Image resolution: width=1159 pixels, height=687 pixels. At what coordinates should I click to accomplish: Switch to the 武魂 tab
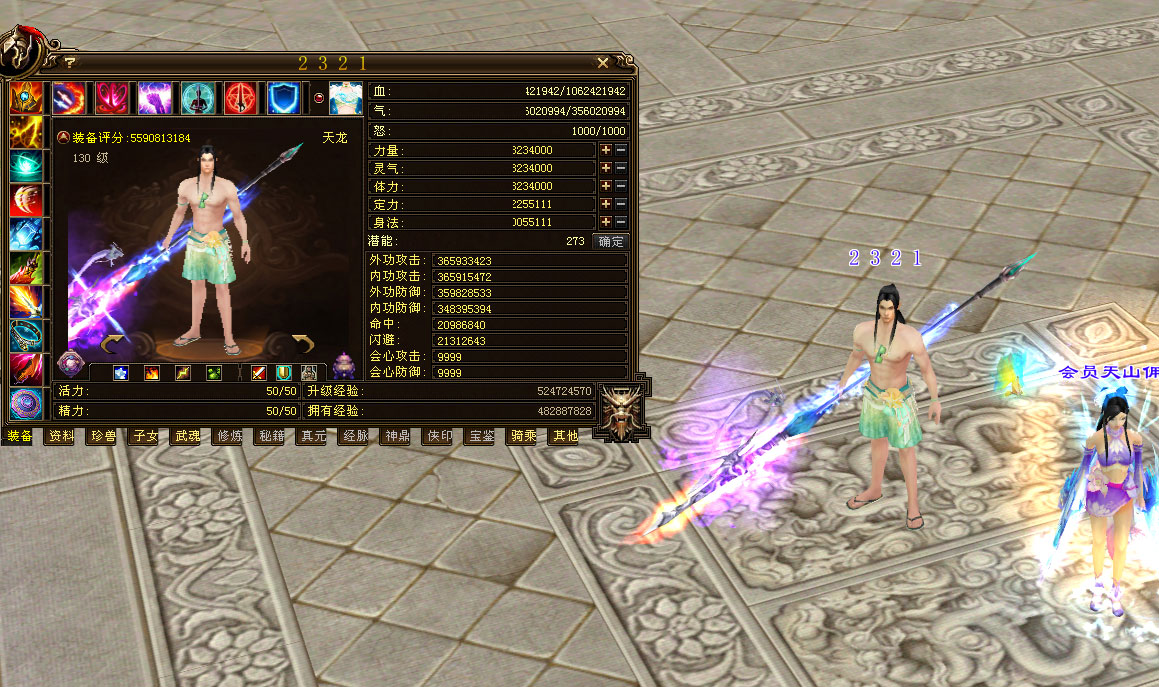[x=188, y=436]
